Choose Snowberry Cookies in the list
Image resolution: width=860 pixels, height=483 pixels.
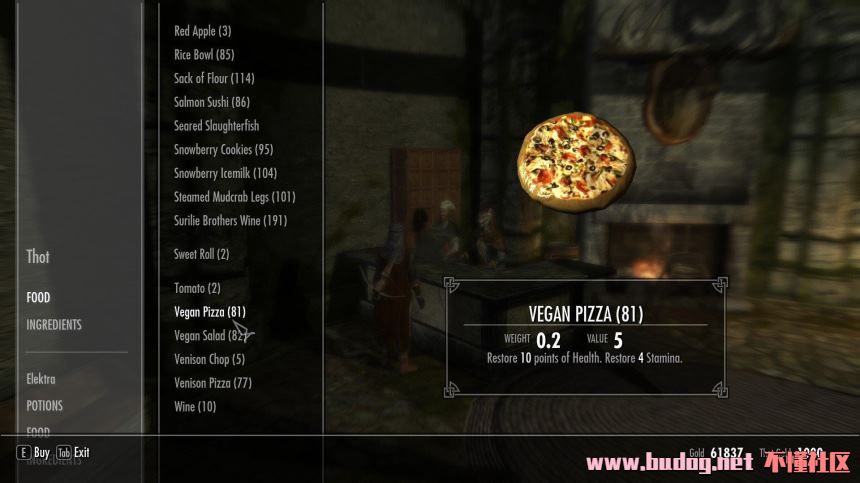[x=223, y=150]
